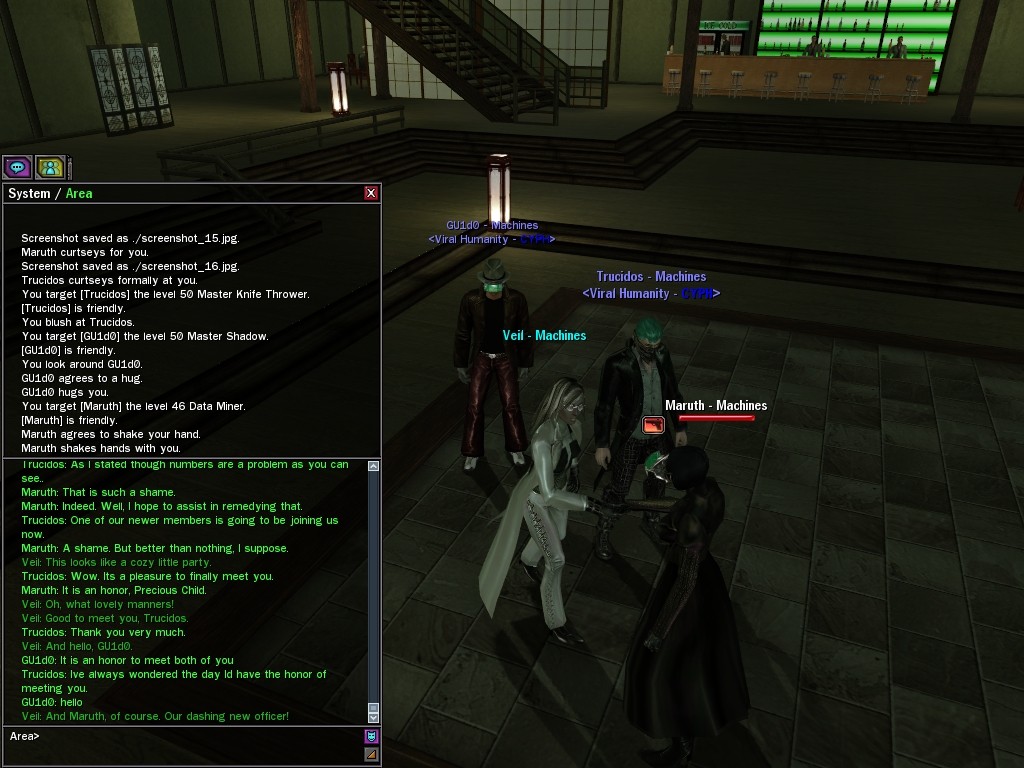This screenshot has width=1024, height=768.
Task: Click the pistol icon beside Maruth's name
Action: (x=653, y=425)
